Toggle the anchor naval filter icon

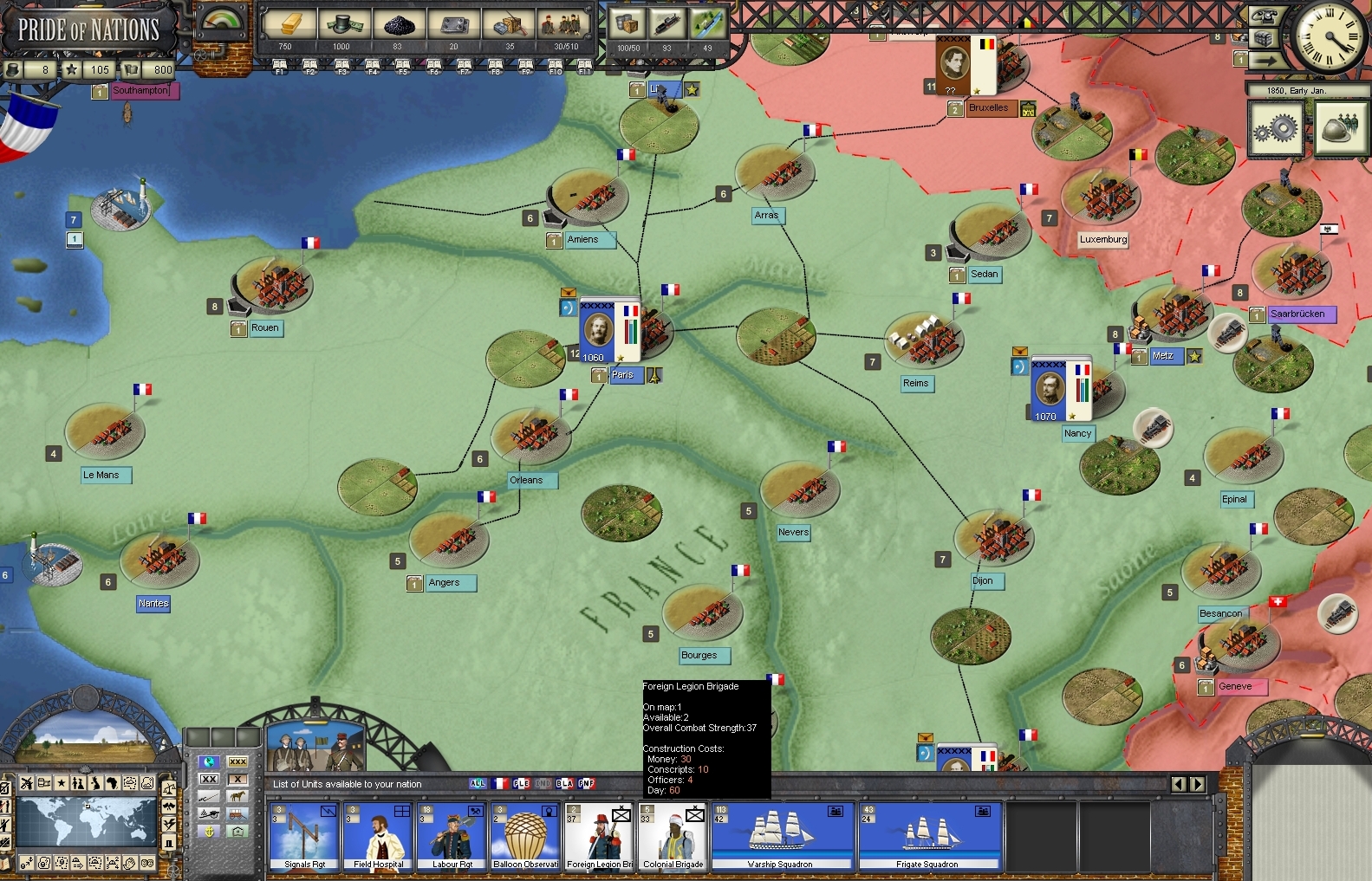(209, 831)
